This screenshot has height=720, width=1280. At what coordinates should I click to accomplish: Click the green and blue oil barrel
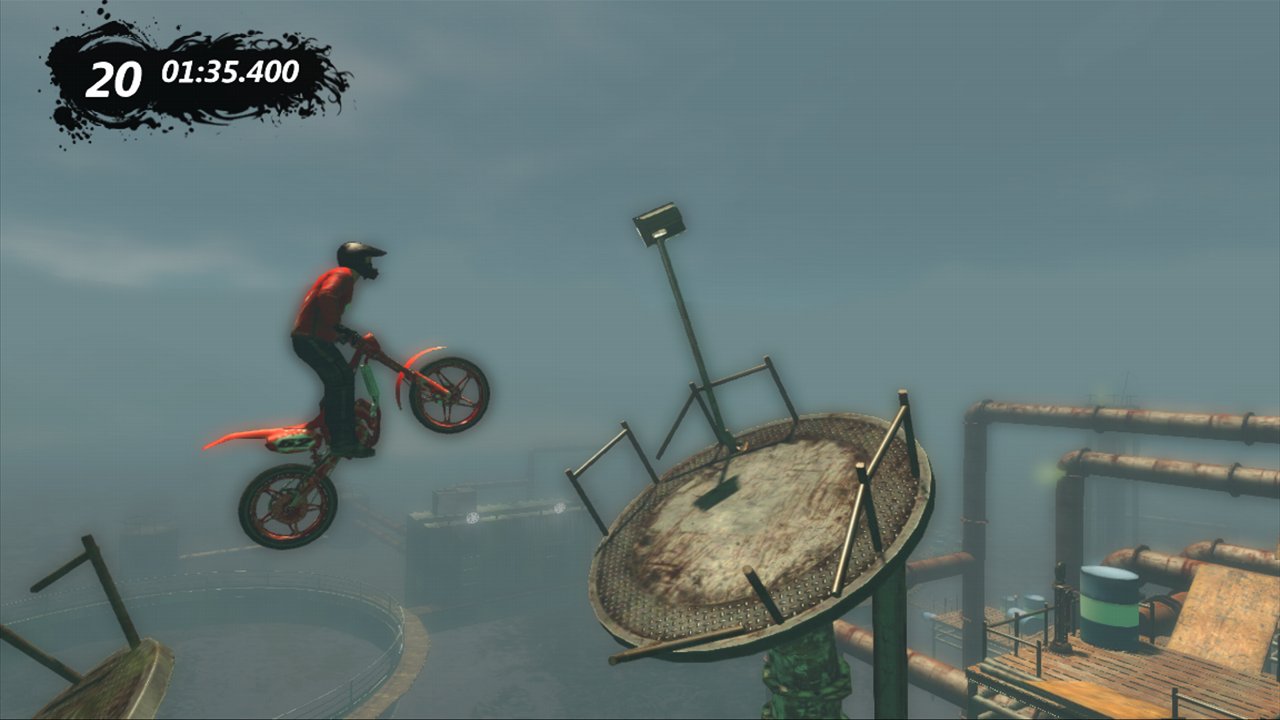[x=1110, y=605]
